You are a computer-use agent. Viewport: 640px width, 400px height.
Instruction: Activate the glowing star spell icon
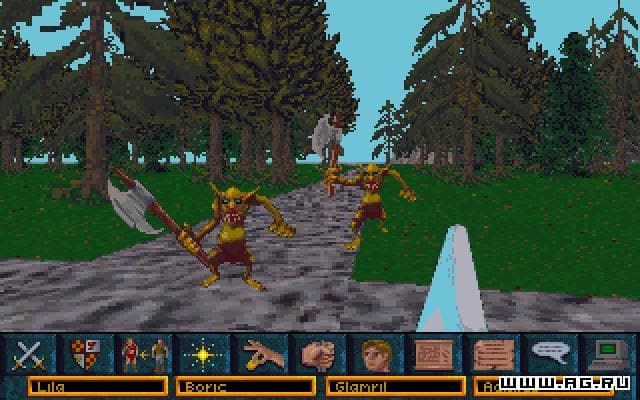pos(199,354)
